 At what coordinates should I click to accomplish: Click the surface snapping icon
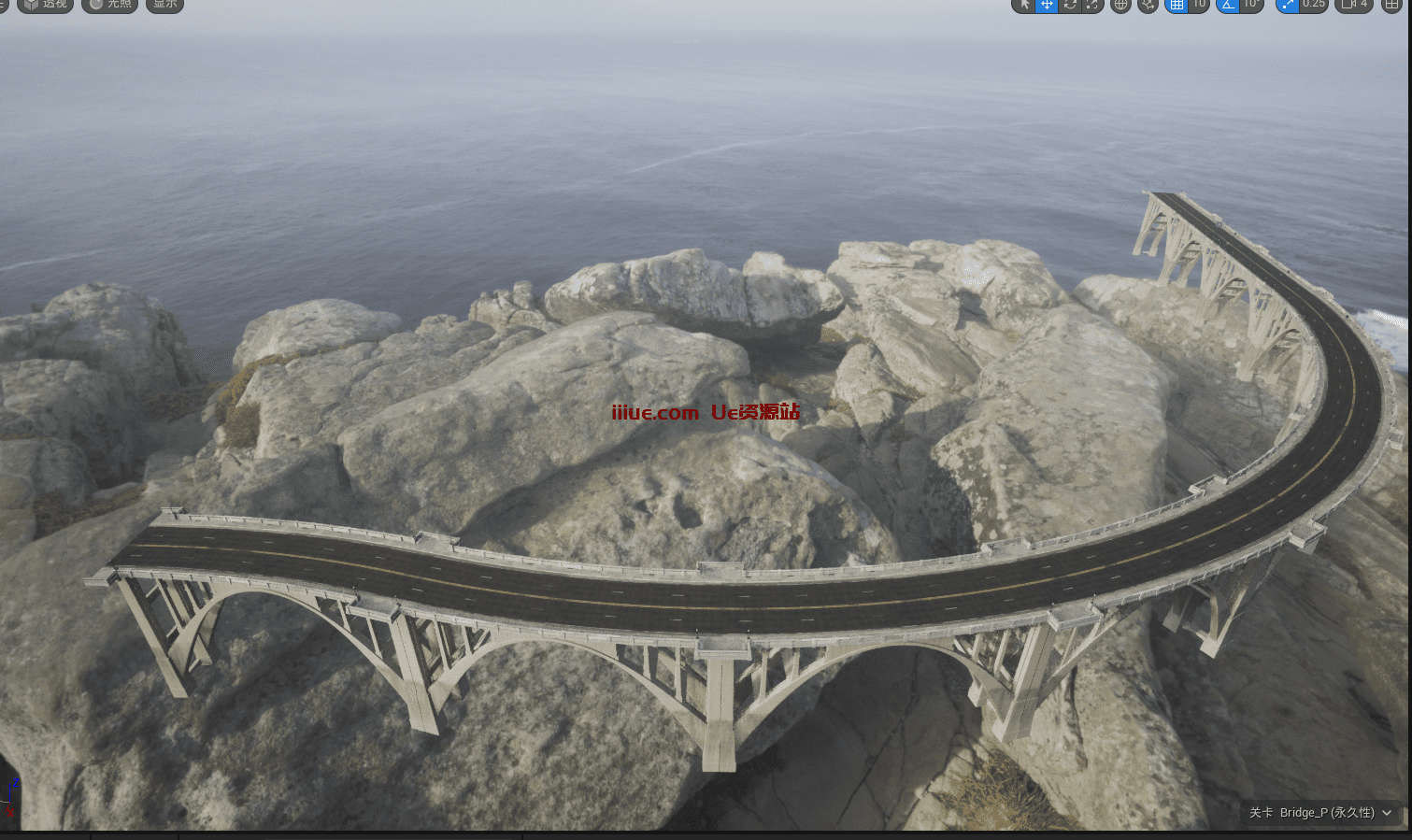click(x=1148, y=6)
